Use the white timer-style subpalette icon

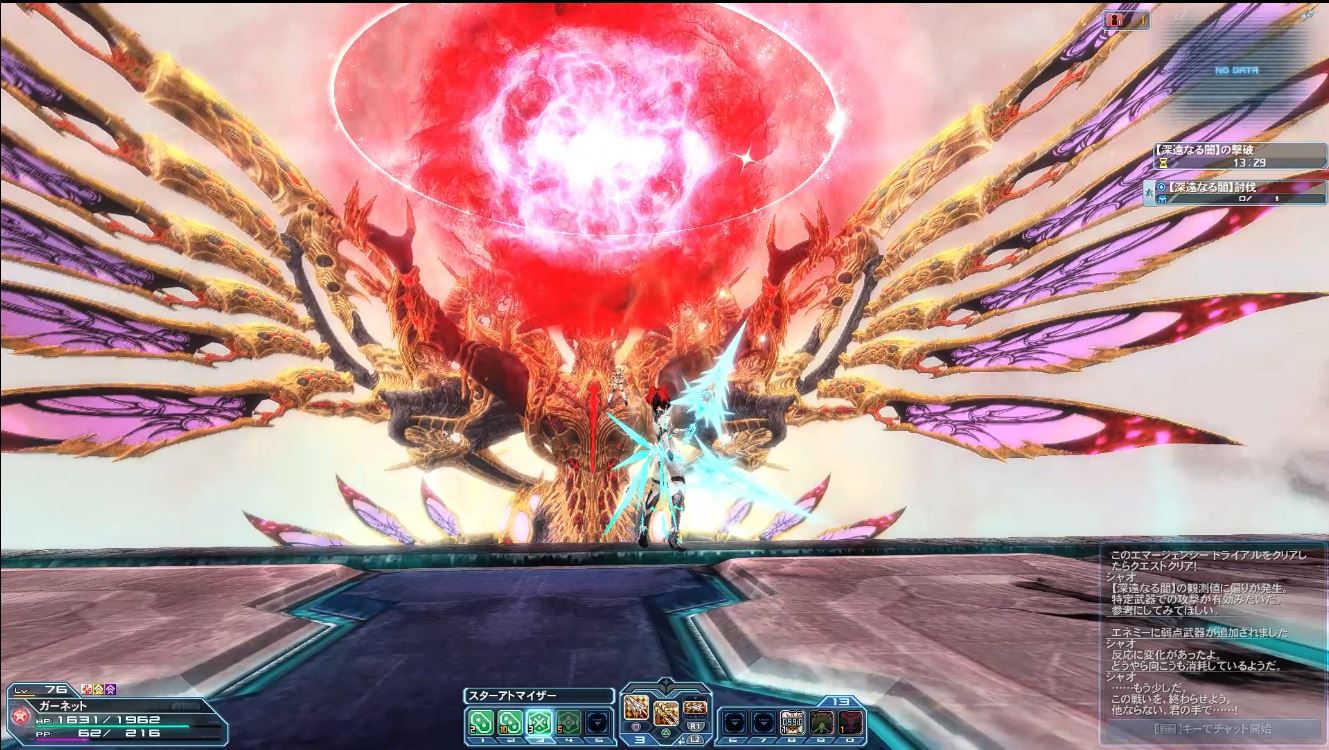pos(793,721)
